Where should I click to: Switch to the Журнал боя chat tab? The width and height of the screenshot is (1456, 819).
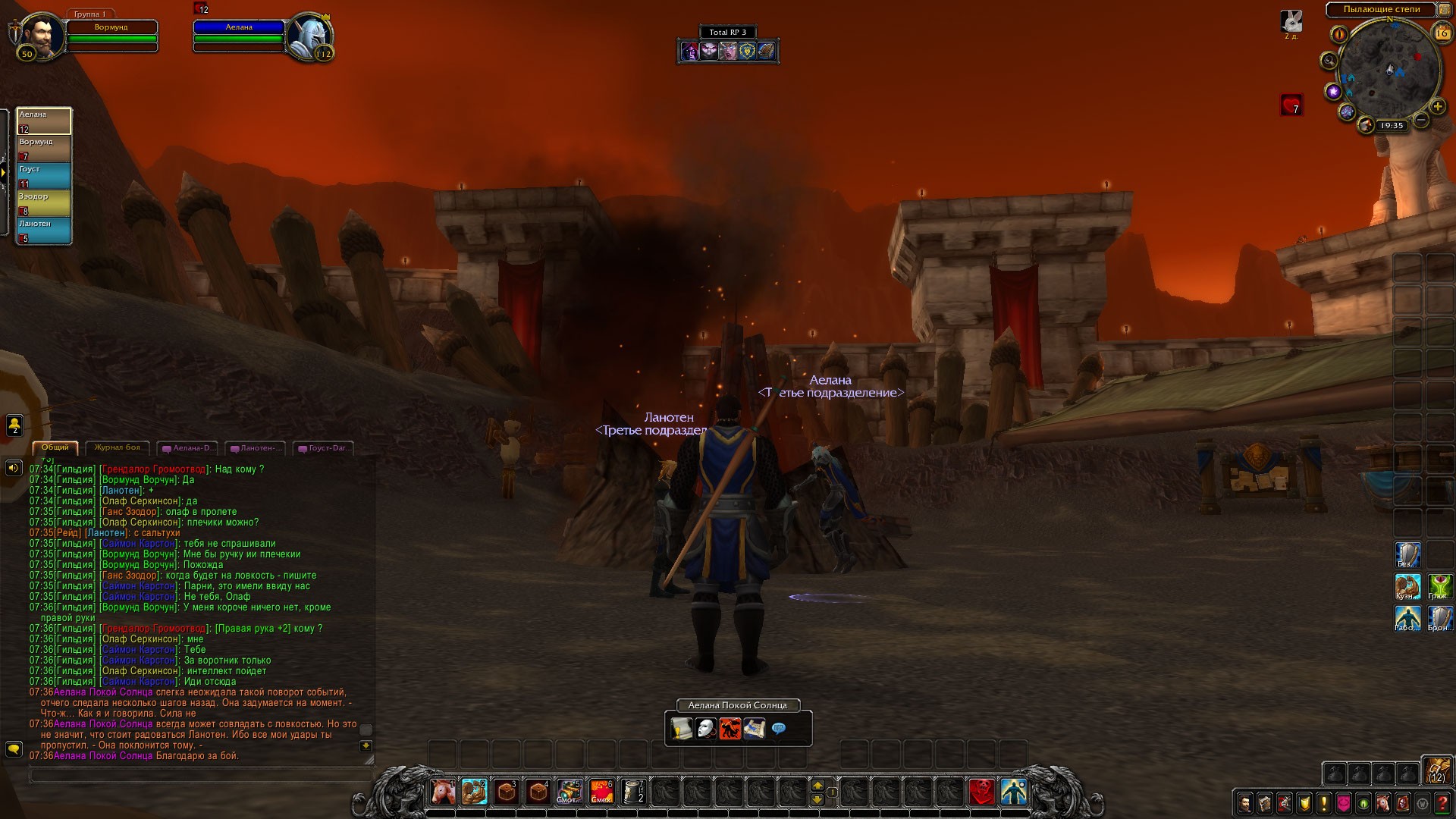coord(118,447)
